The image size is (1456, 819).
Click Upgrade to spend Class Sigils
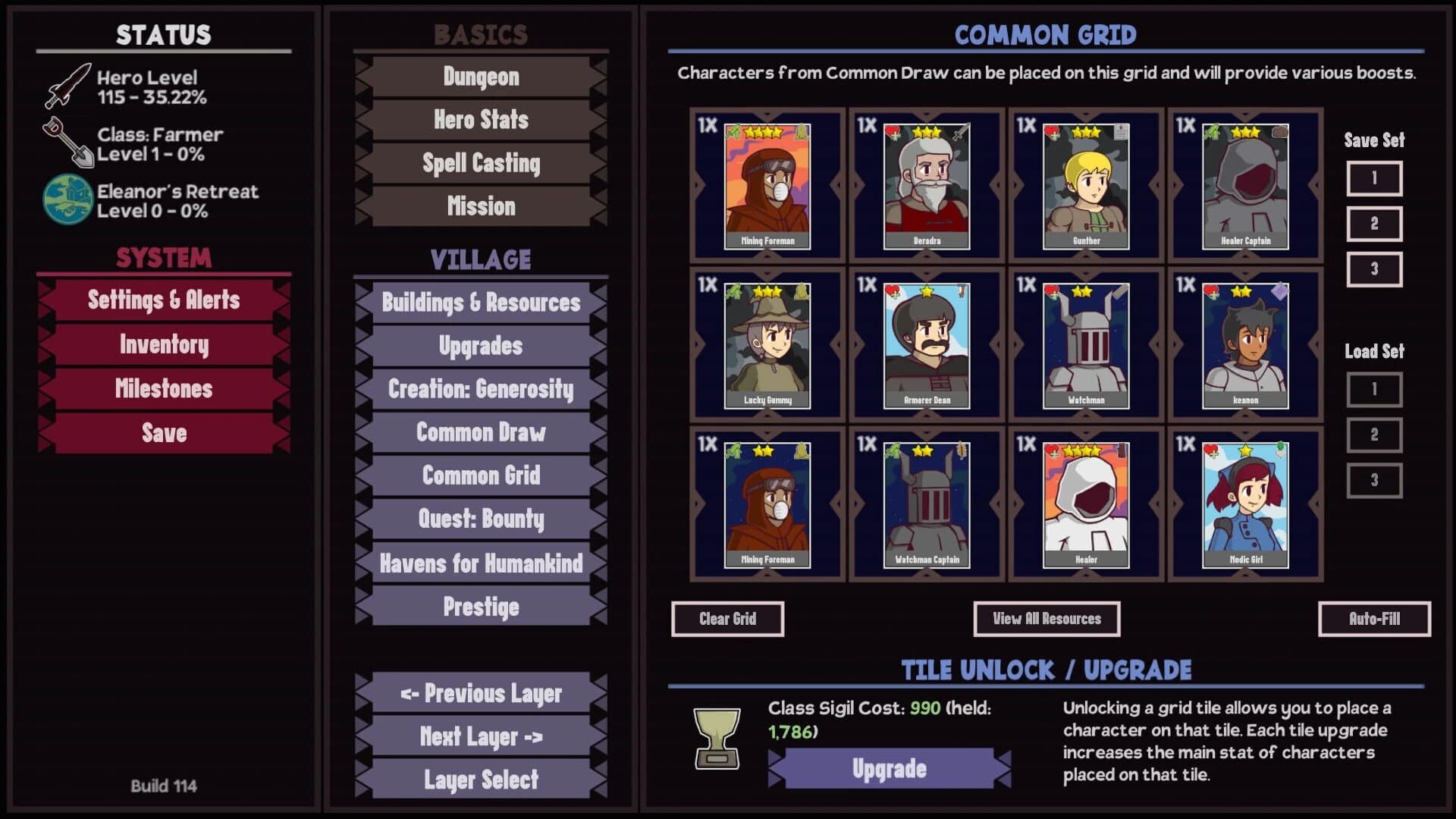click(890, 768)
